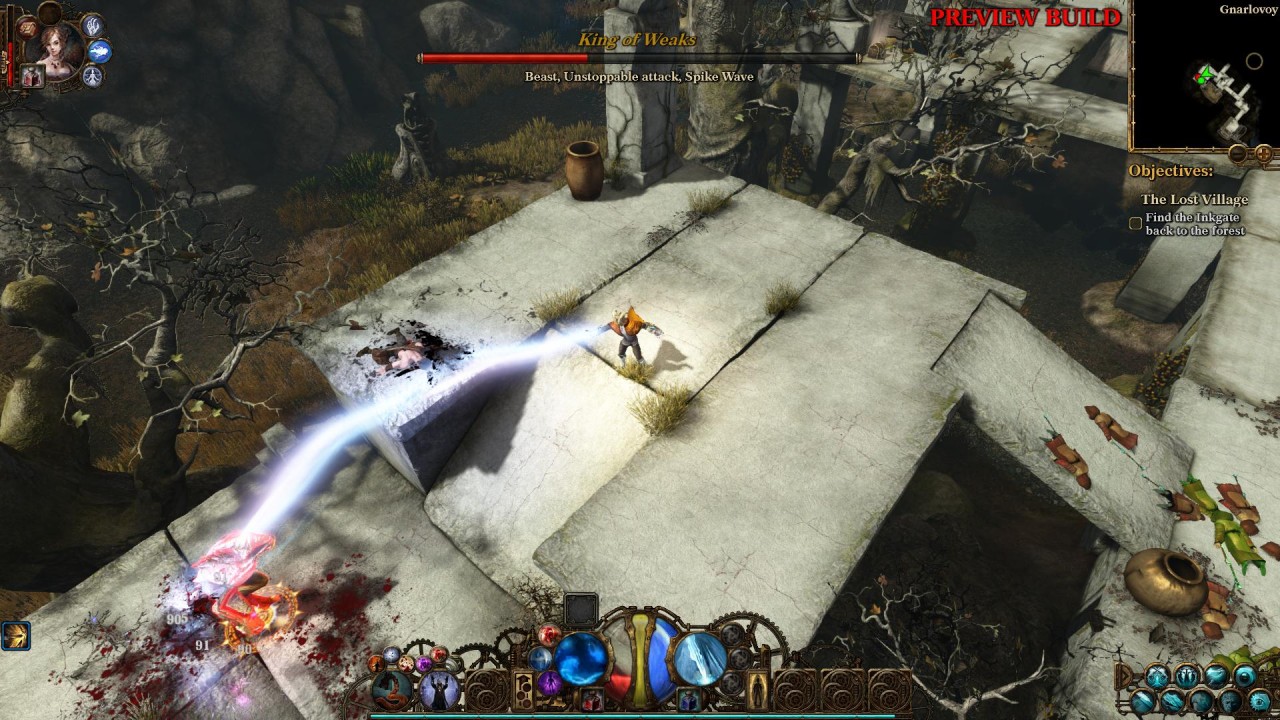Activate the ice lightning right-click skill orb
Viewport: 1280px width, 720px height.
tap(699, 659)
